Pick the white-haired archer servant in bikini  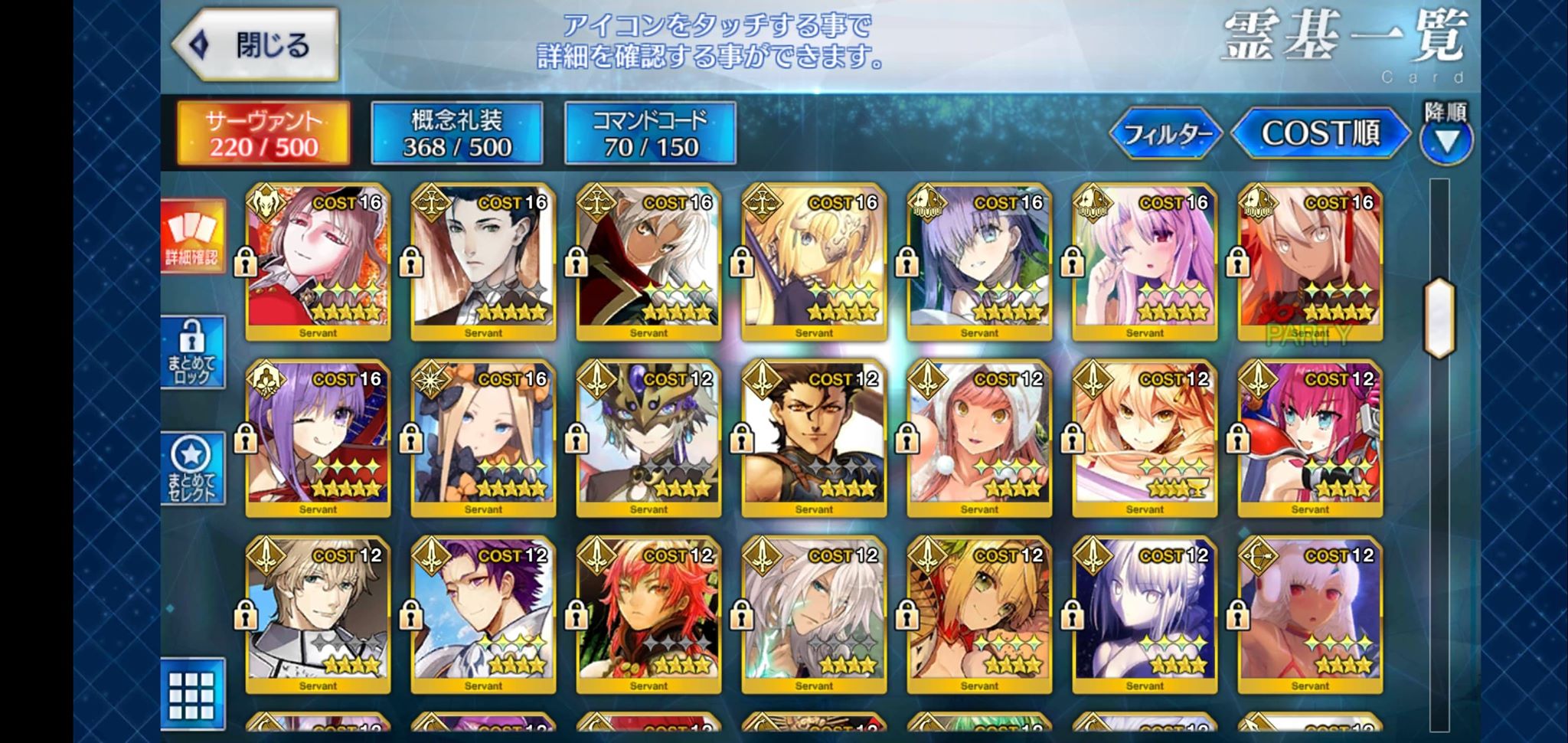(1309, 614)
